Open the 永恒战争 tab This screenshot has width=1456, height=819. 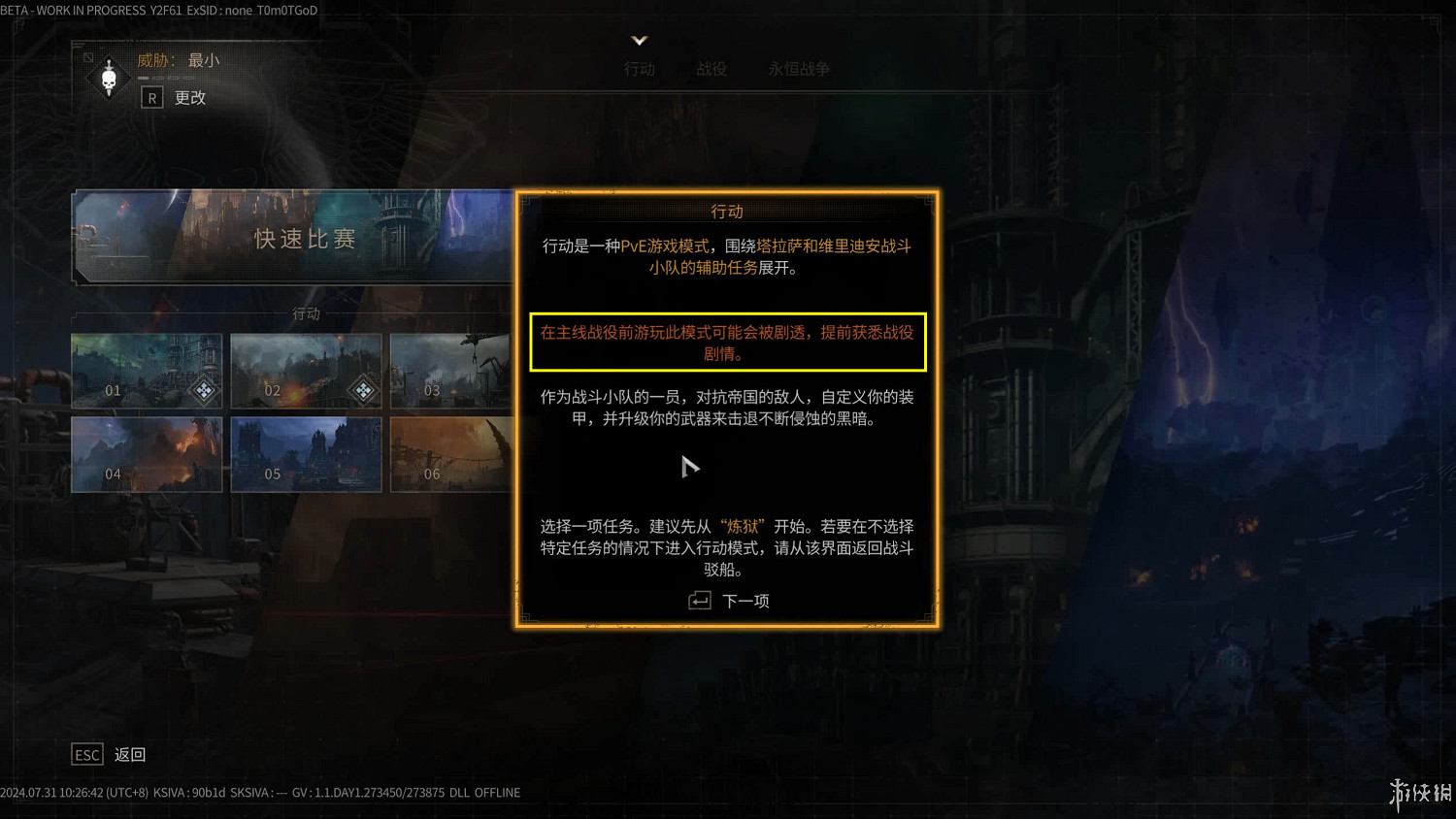point(798,69)
